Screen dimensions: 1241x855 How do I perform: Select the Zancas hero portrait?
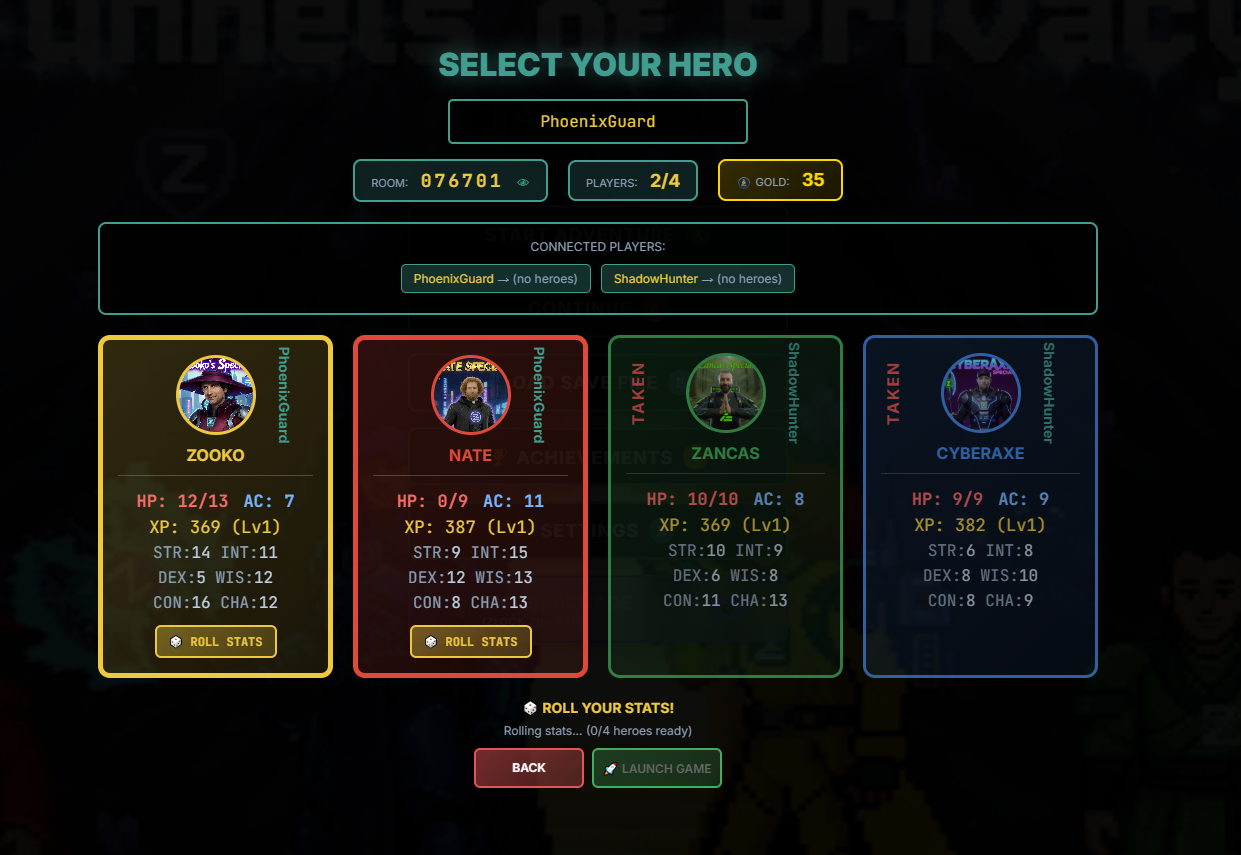(x=726, y=393)
